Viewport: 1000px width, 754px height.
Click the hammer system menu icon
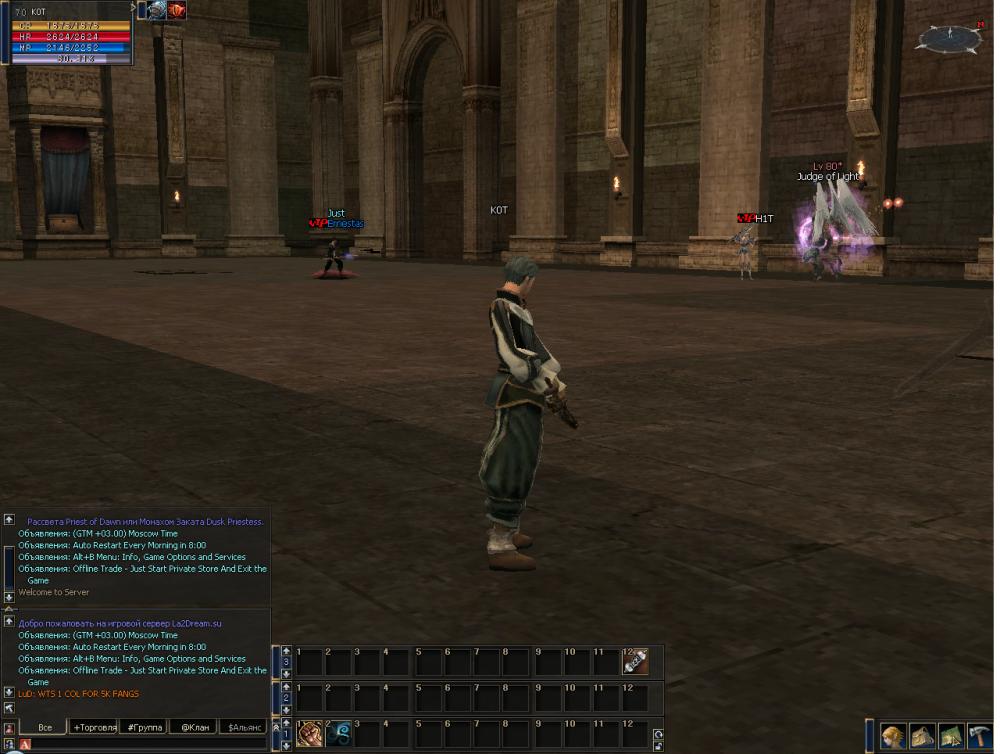click(x=980, y=737)
